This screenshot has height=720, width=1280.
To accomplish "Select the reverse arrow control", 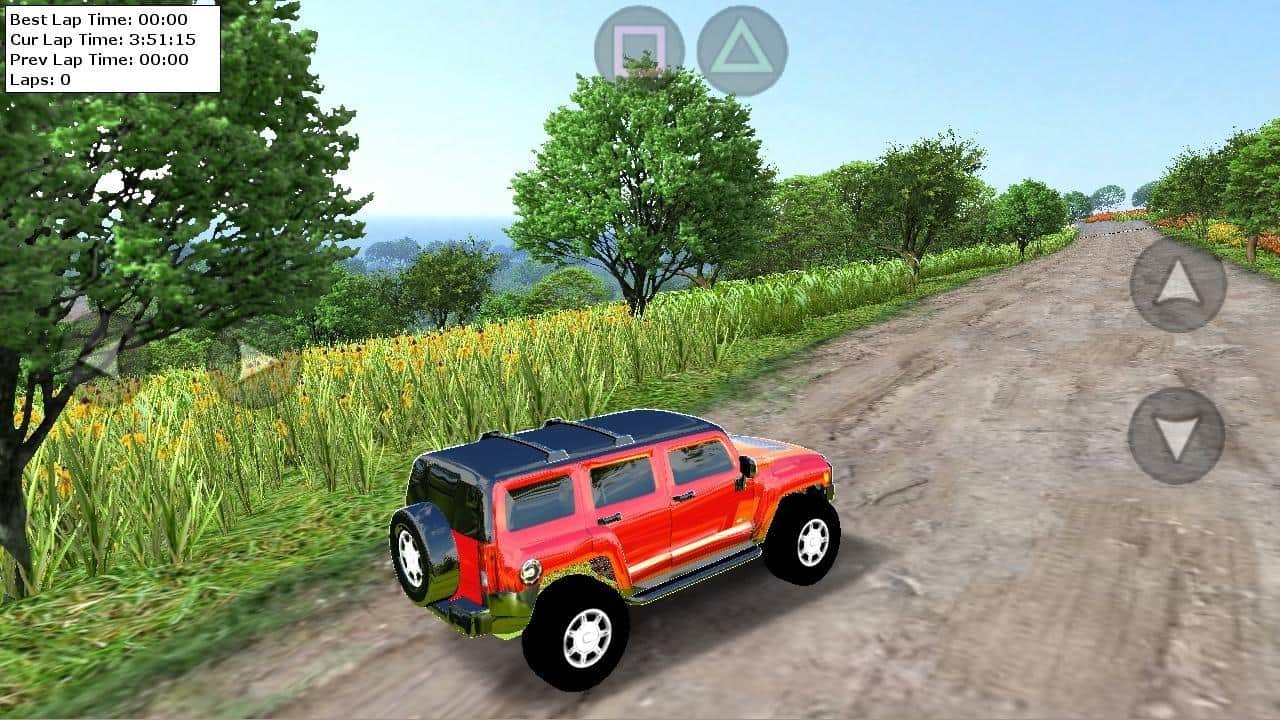I will (x=1175, y=432).
